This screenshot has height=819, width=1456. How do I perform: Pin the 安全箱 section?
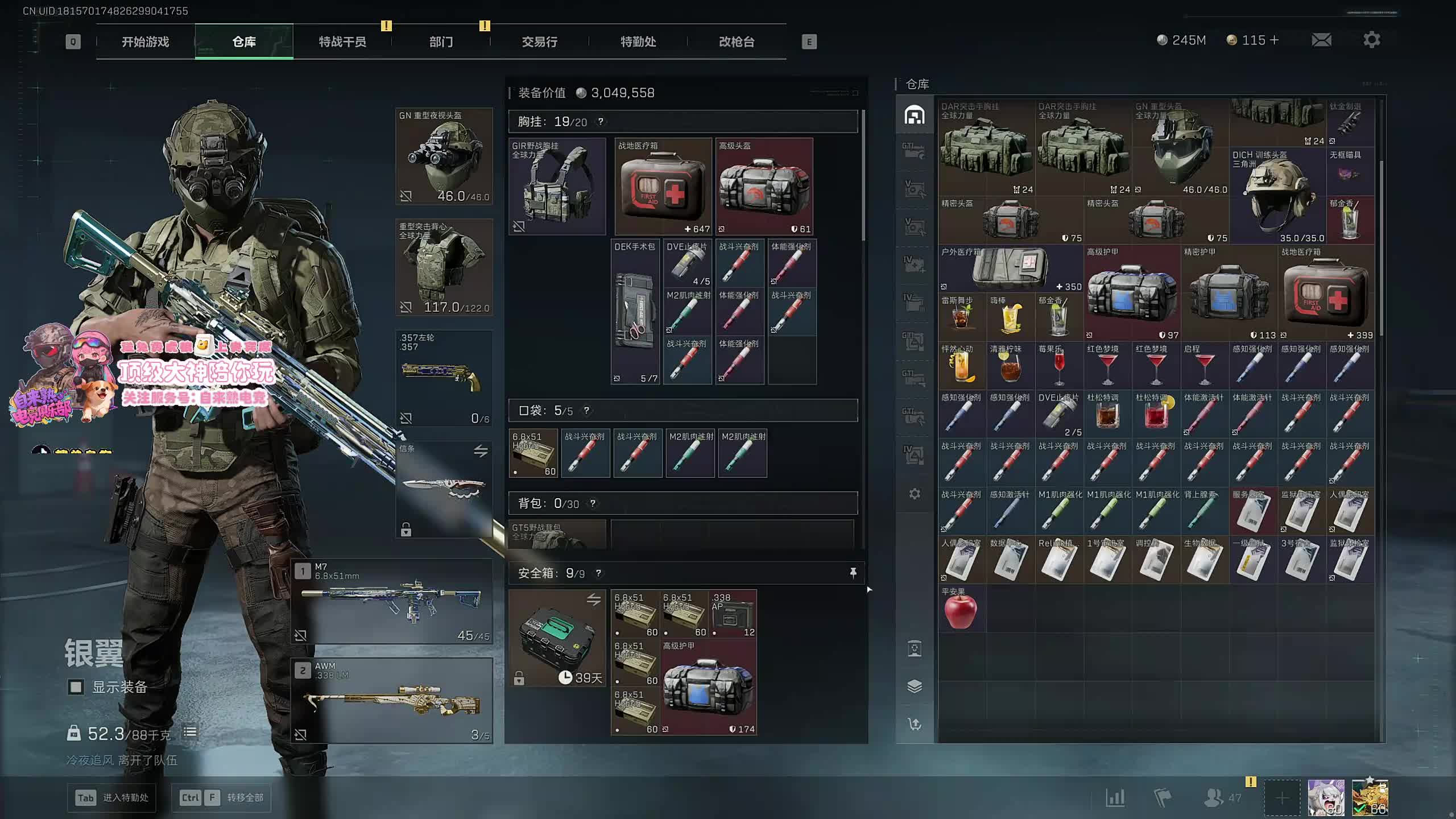853,573
